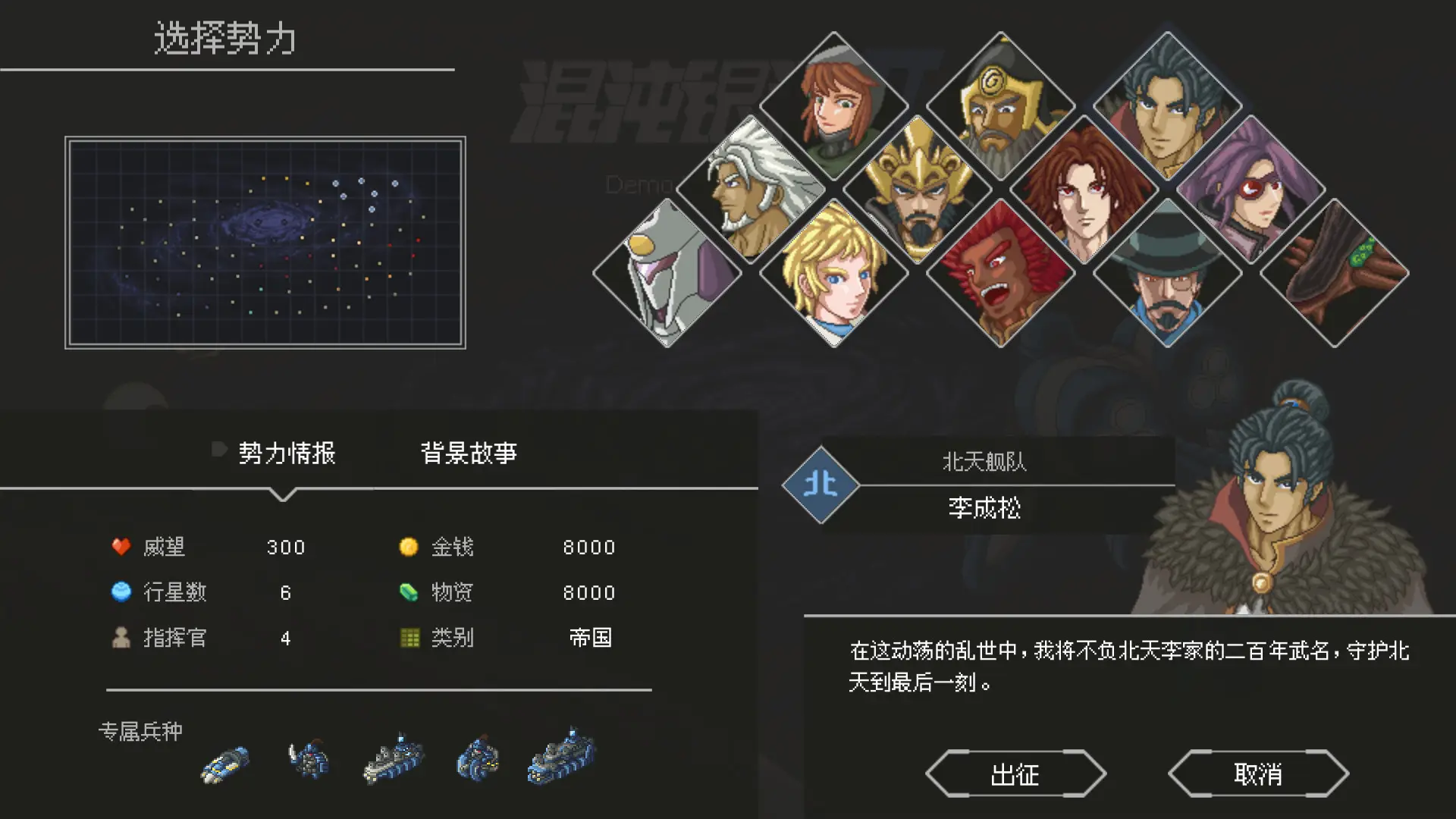Click the commander figure 指挥官 icon

click(x=121, y=638)
